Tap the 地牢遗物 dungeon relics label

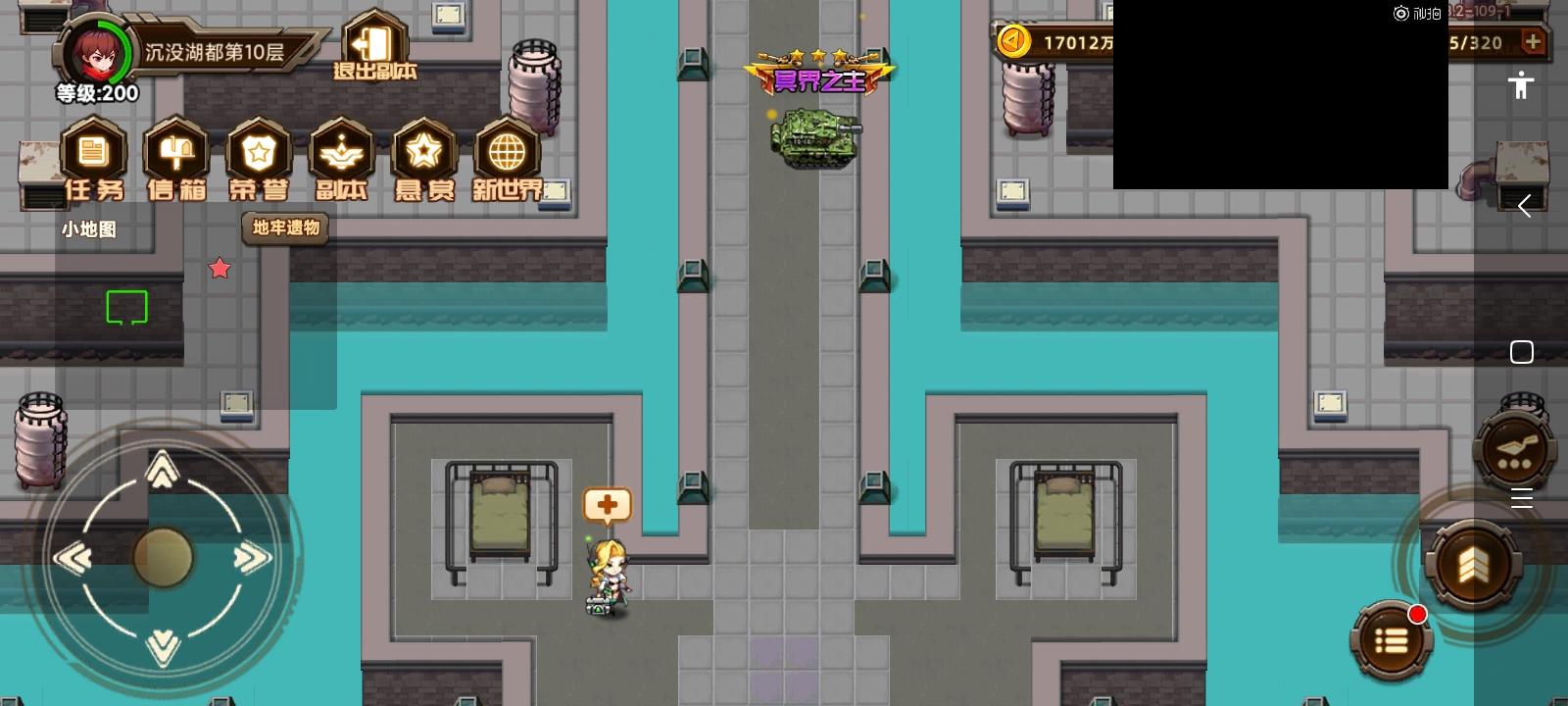pyautogui.click(x=285, y=228)
